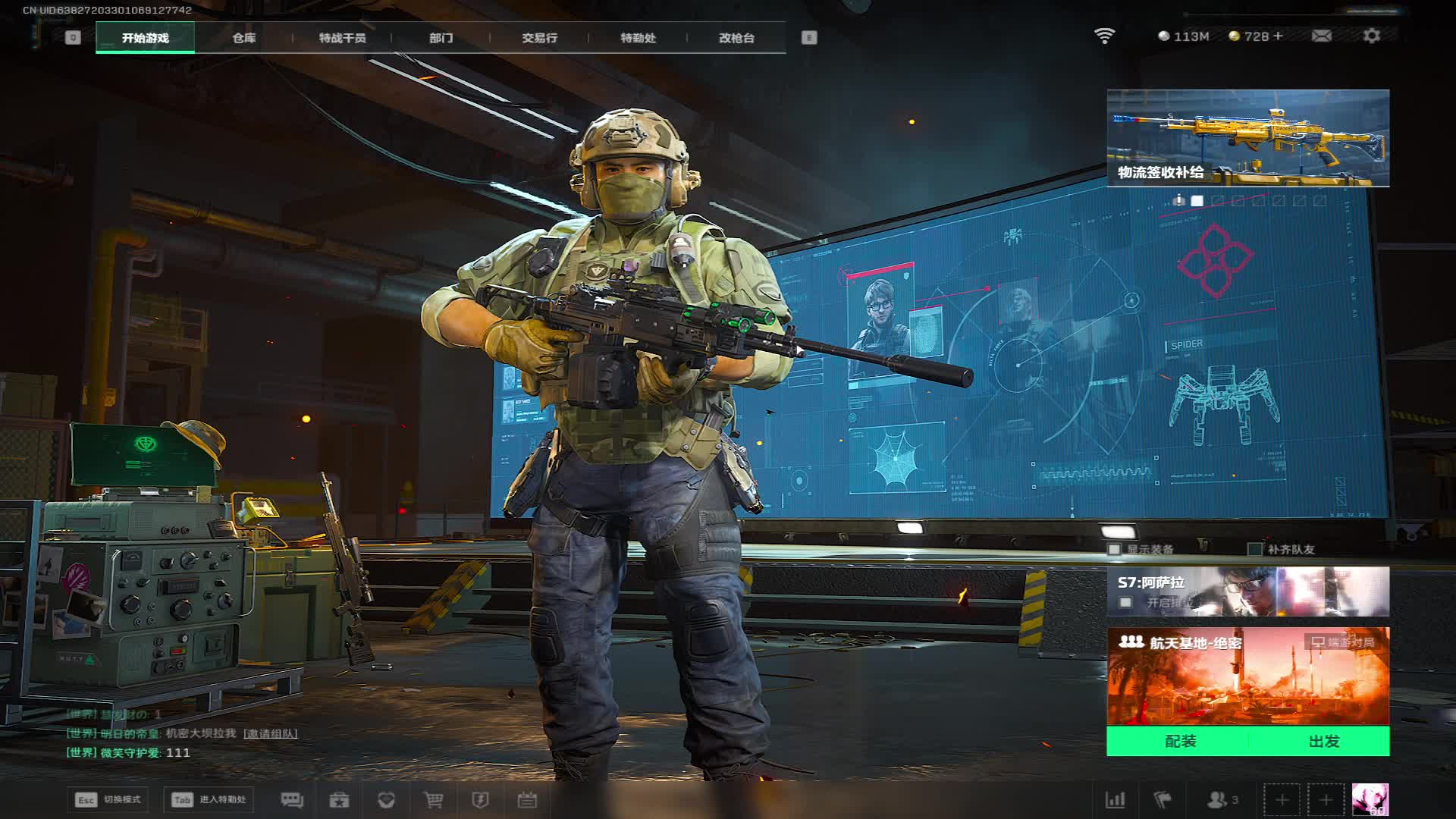This screenshot has height=819, width=1456.
Task: Open the 特战干员 tab
Action: coord(342,38)
